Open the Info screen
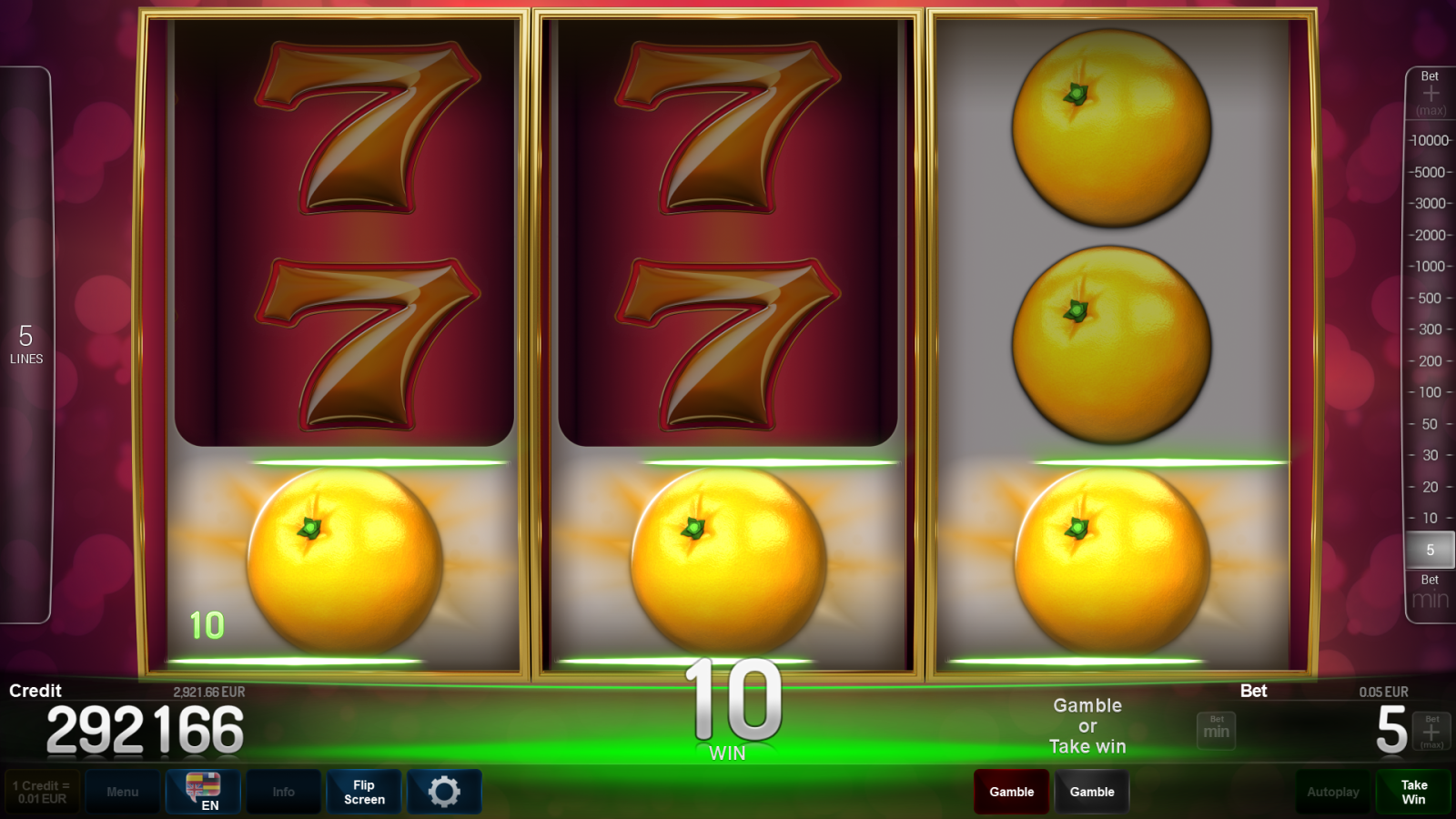The height and width of the screenshot is (819, 1456). coord(283,792)
